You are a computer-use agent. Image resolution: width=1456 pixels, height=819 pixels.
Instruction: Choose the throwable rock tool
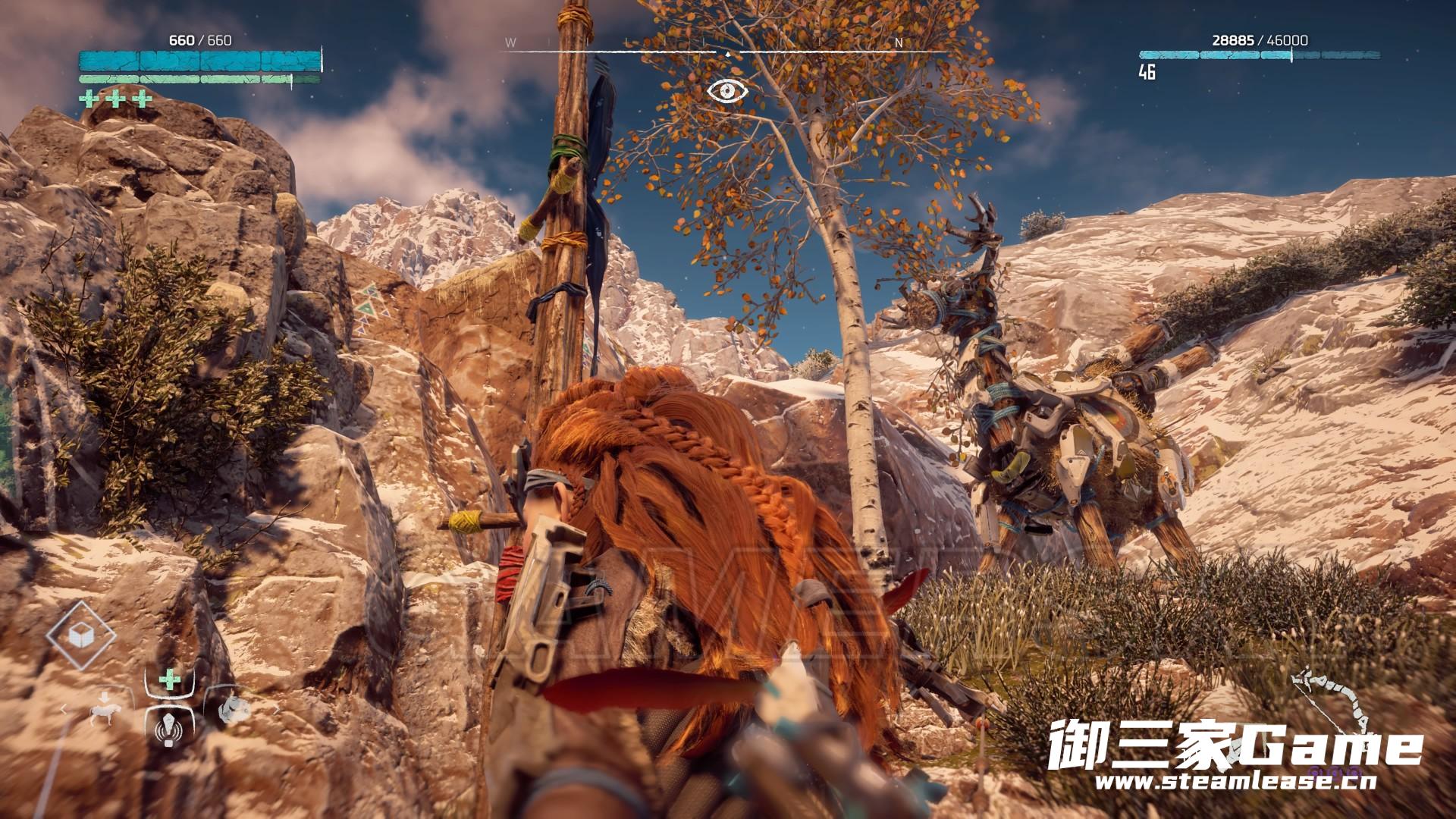click(x=234, y=711)
